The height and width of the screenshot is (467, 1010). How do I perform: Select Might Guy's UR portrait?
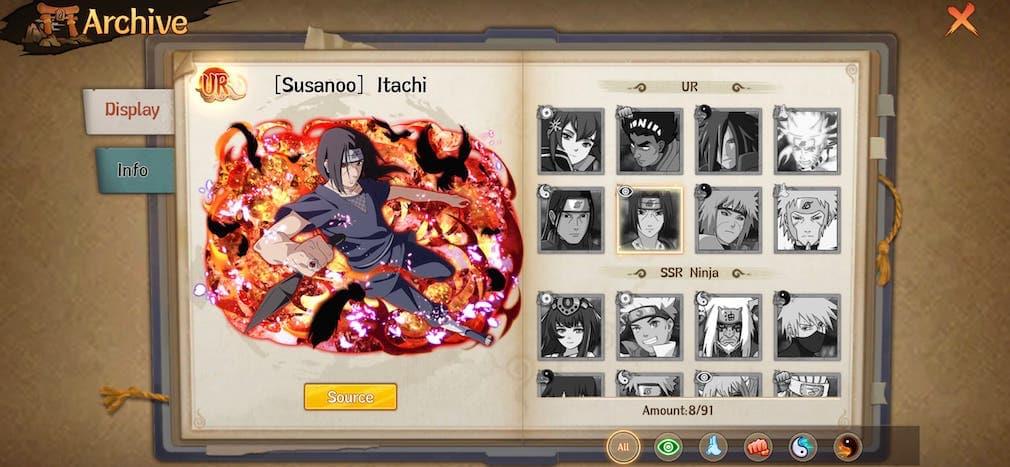click(650, 140)
